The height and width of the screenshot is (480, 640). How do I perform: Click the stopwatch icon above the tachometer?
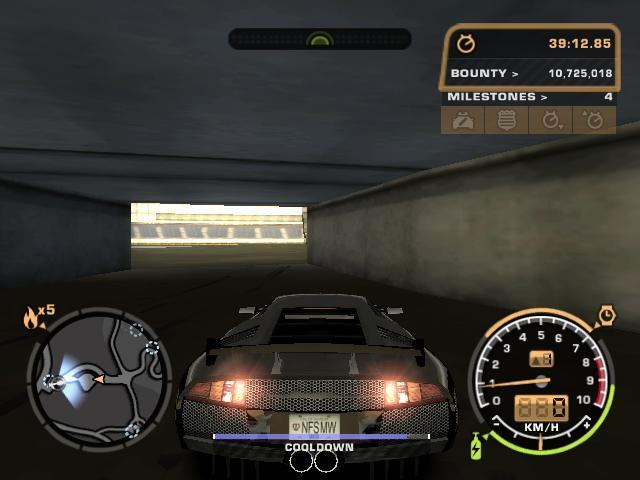(606, 317)
